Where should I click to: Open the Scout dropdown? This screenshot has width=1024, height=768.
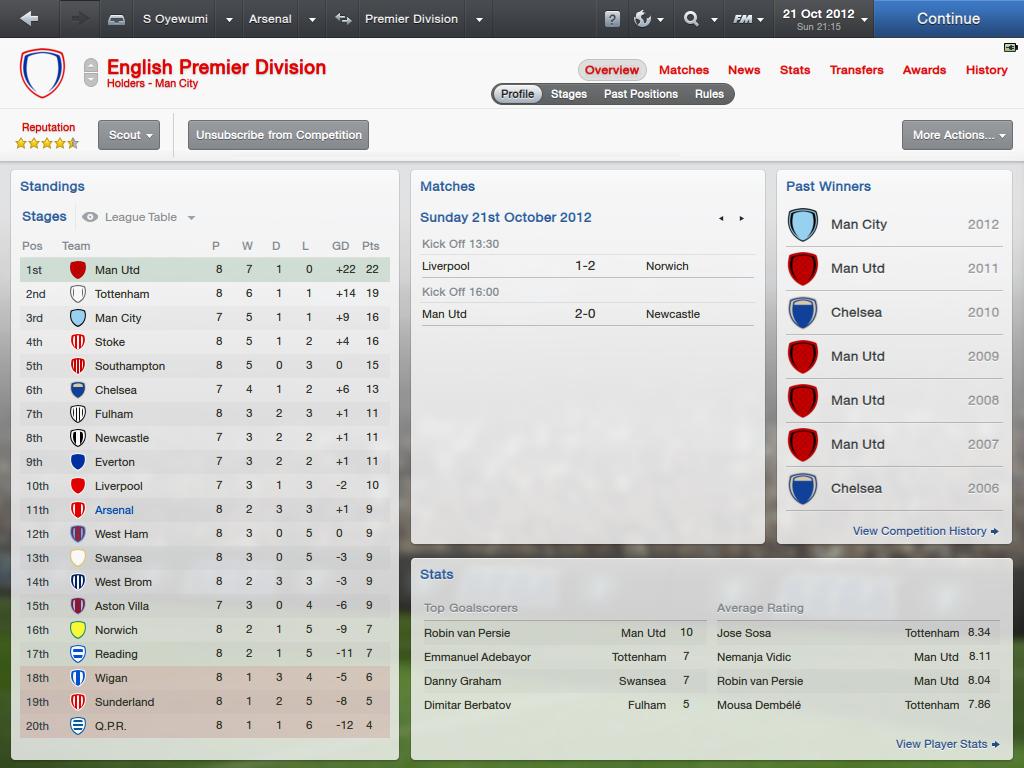click(x=129, y=135)
